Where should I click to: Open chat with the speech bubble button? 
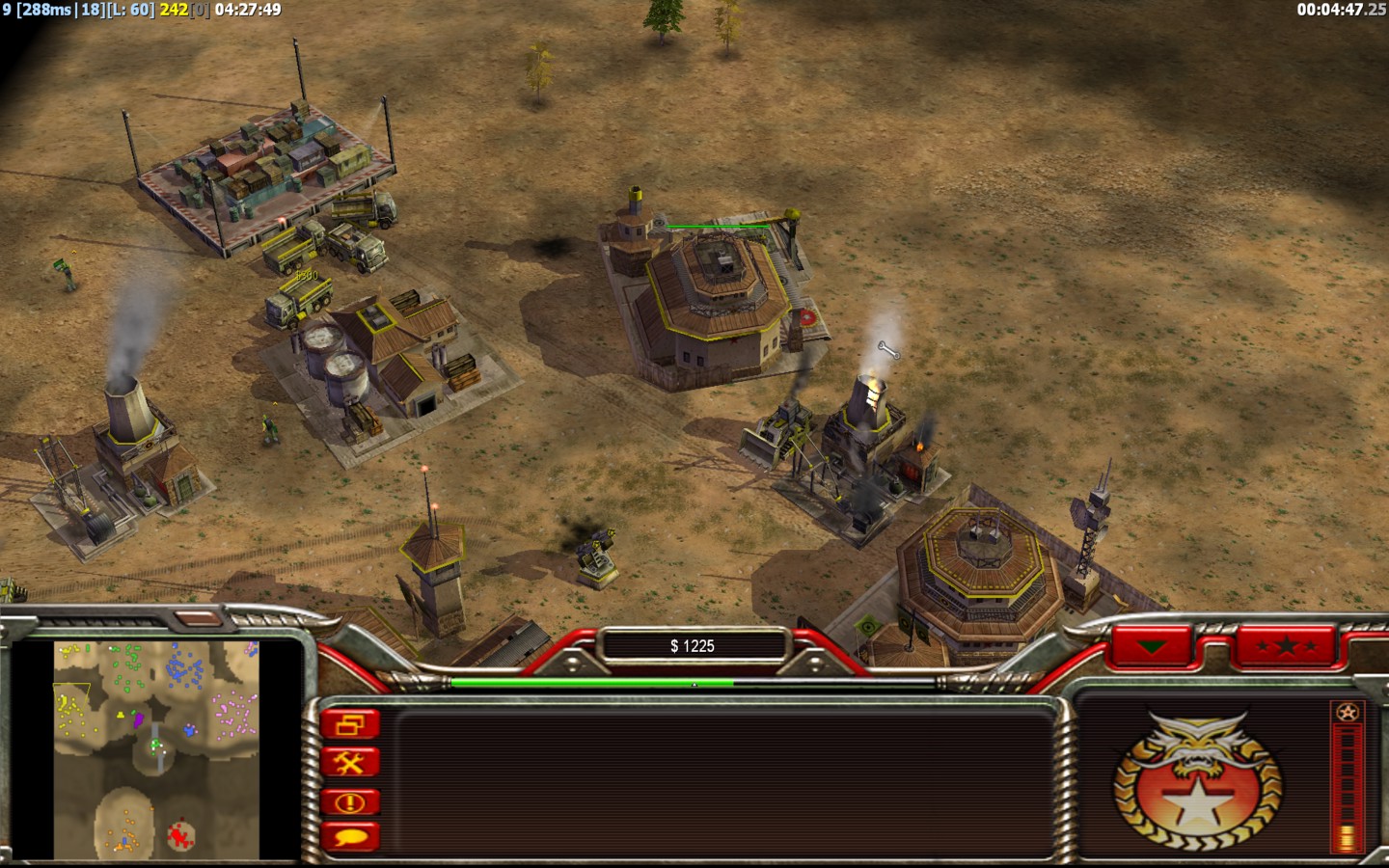coord(350,837)
